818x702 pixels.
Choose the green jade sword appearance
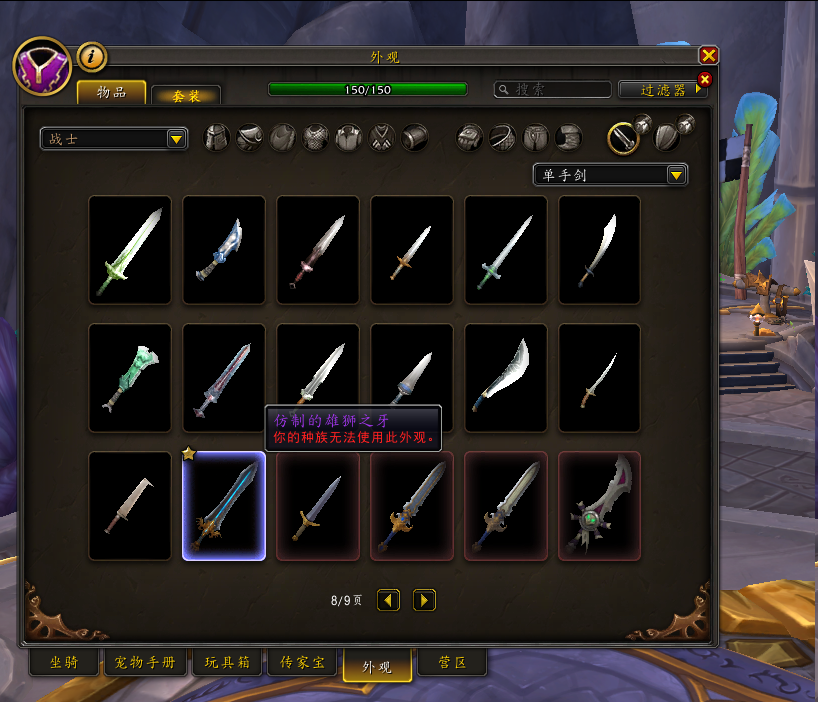pyautogui.click(x=130, y=377)
